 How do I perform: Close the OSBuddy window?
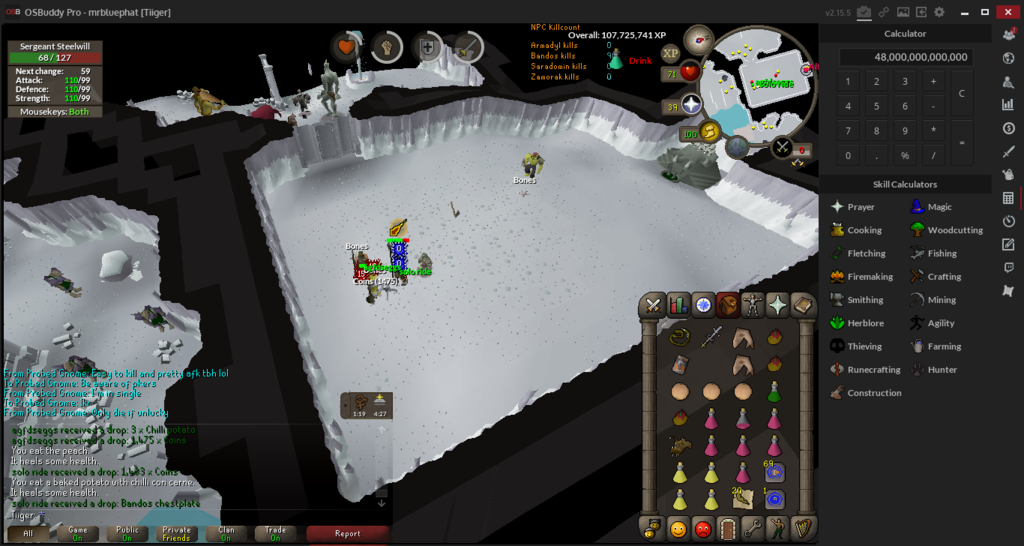pyautogui.click(x=1007, y=12)
